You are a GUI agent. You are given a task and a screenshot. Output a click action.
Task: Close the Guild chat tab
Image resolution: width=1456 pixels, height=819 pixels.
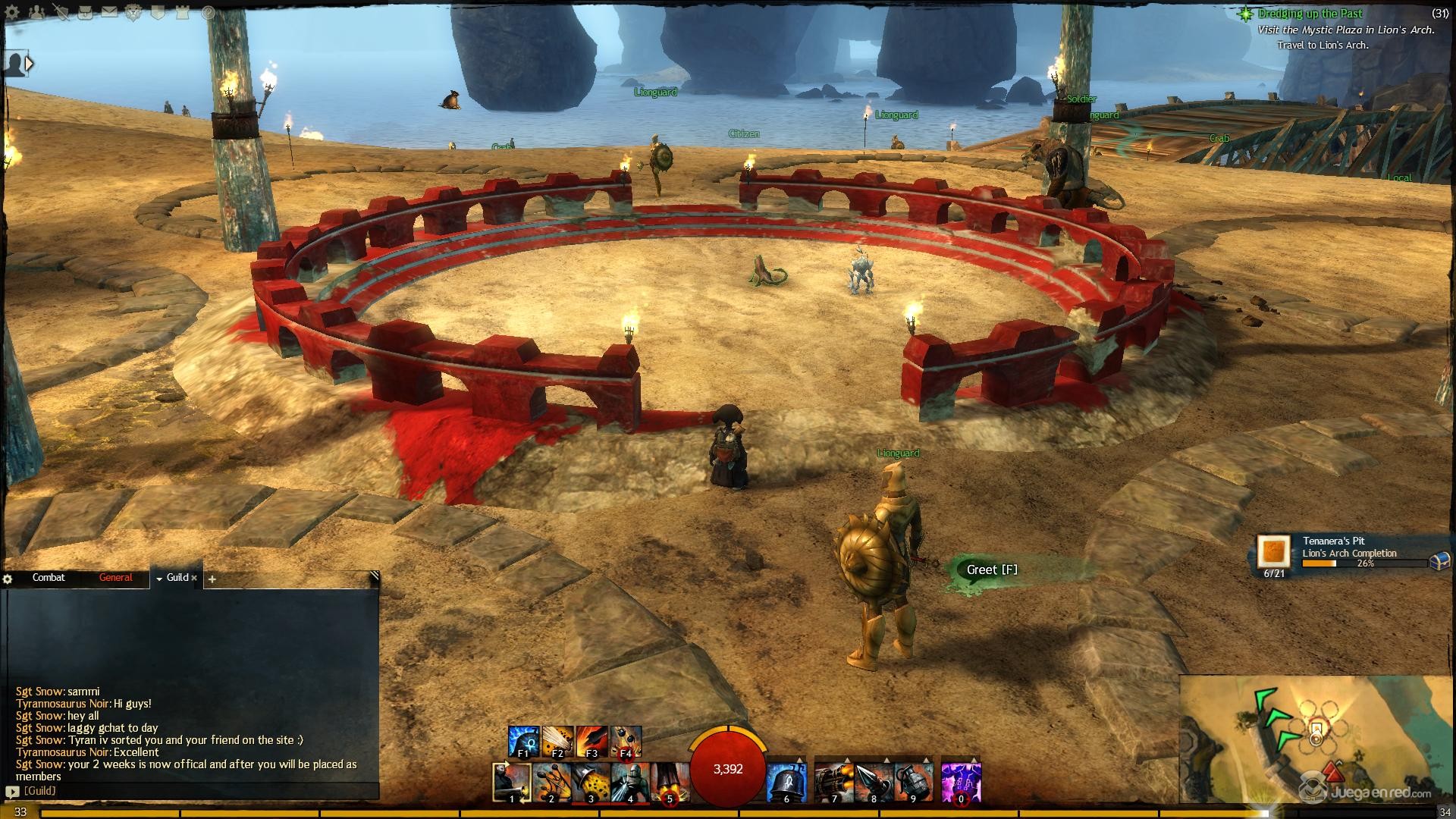tap(194, 578)
